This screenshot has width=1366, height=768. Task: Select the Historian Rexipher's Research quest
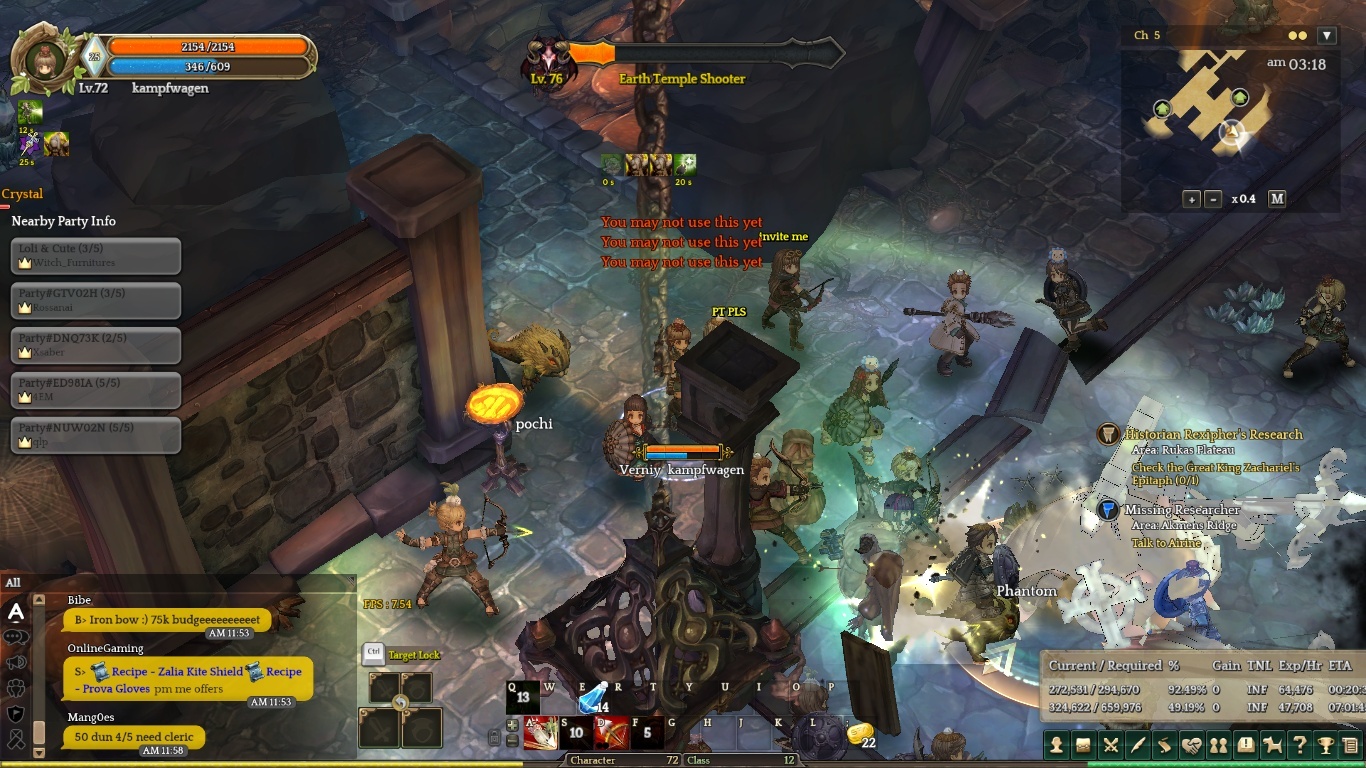[x=1213, y=434]
